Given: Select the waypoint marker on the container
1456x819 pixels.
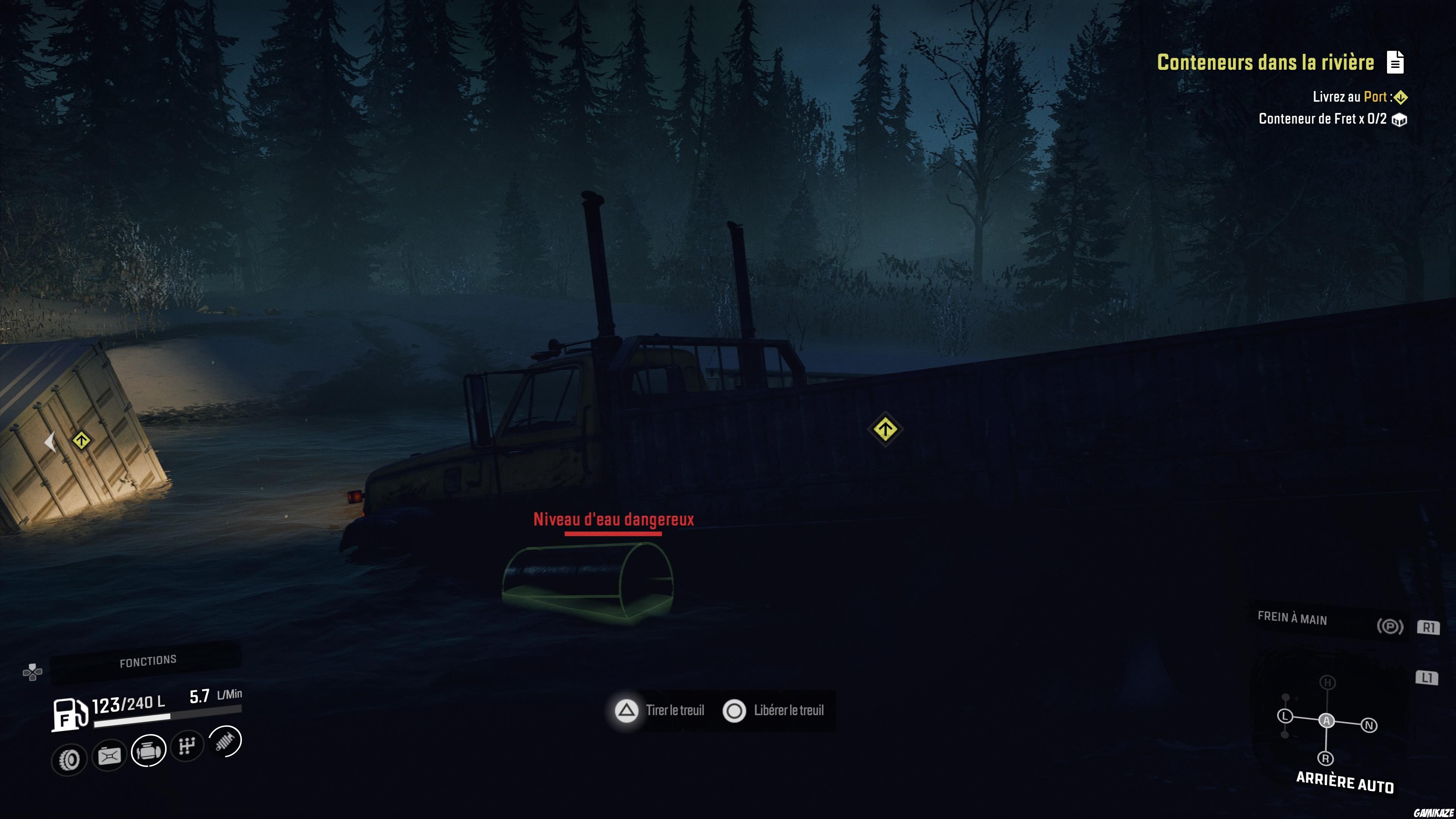Looking at the screenshot, I should [81, 440].
